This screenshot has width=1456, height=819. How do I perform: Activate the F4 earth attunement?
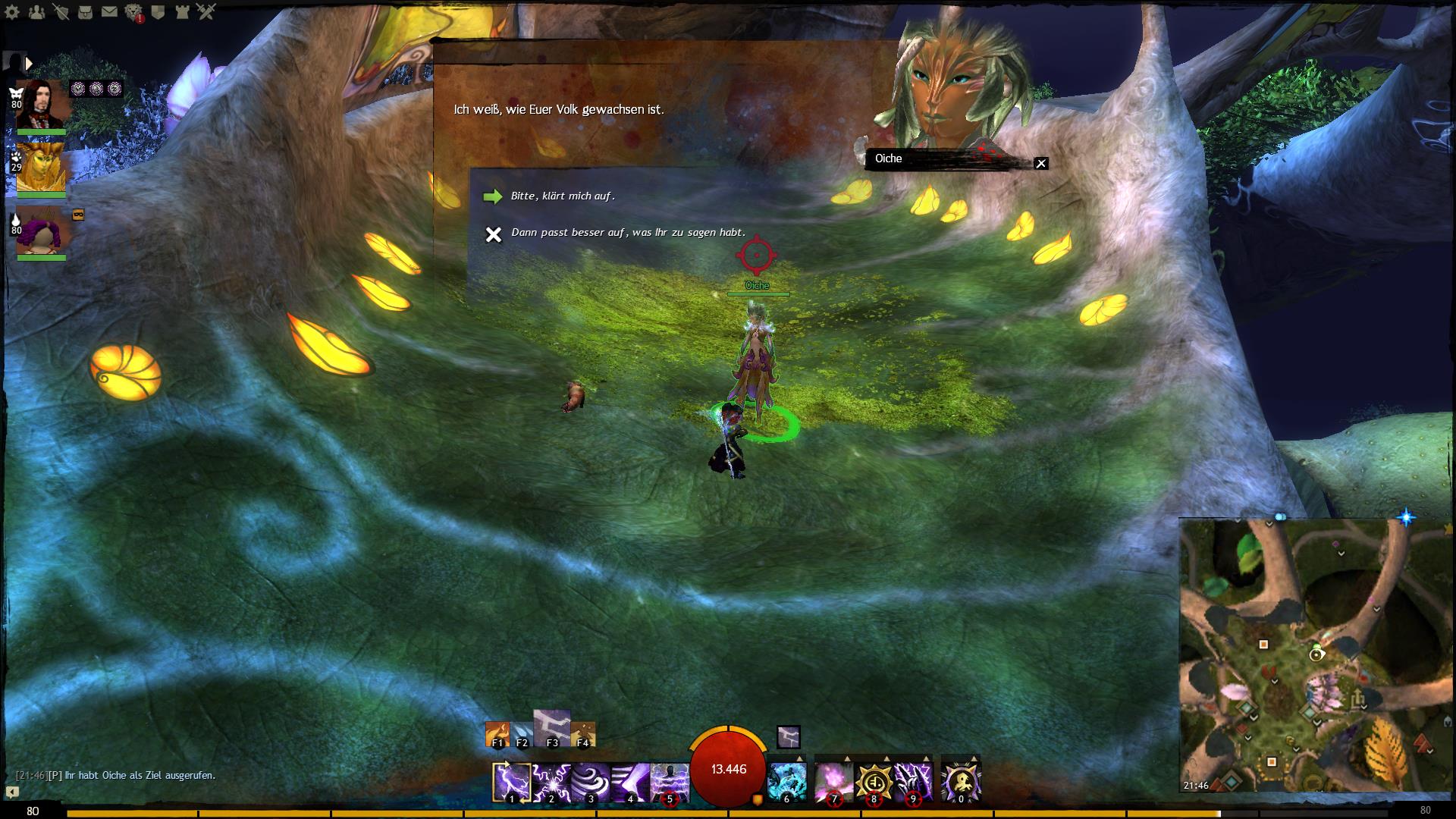(x=582, y=734)
